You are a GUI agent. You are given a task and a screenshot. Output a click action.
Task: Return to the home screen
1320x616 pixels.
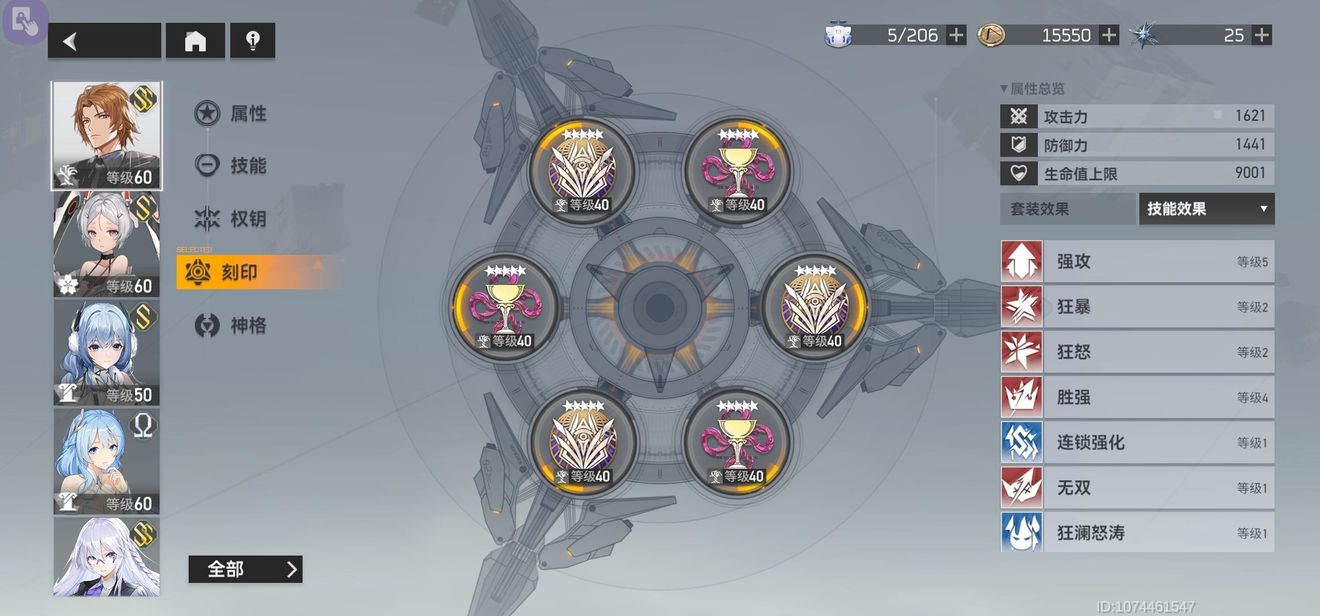pos(195,41)
